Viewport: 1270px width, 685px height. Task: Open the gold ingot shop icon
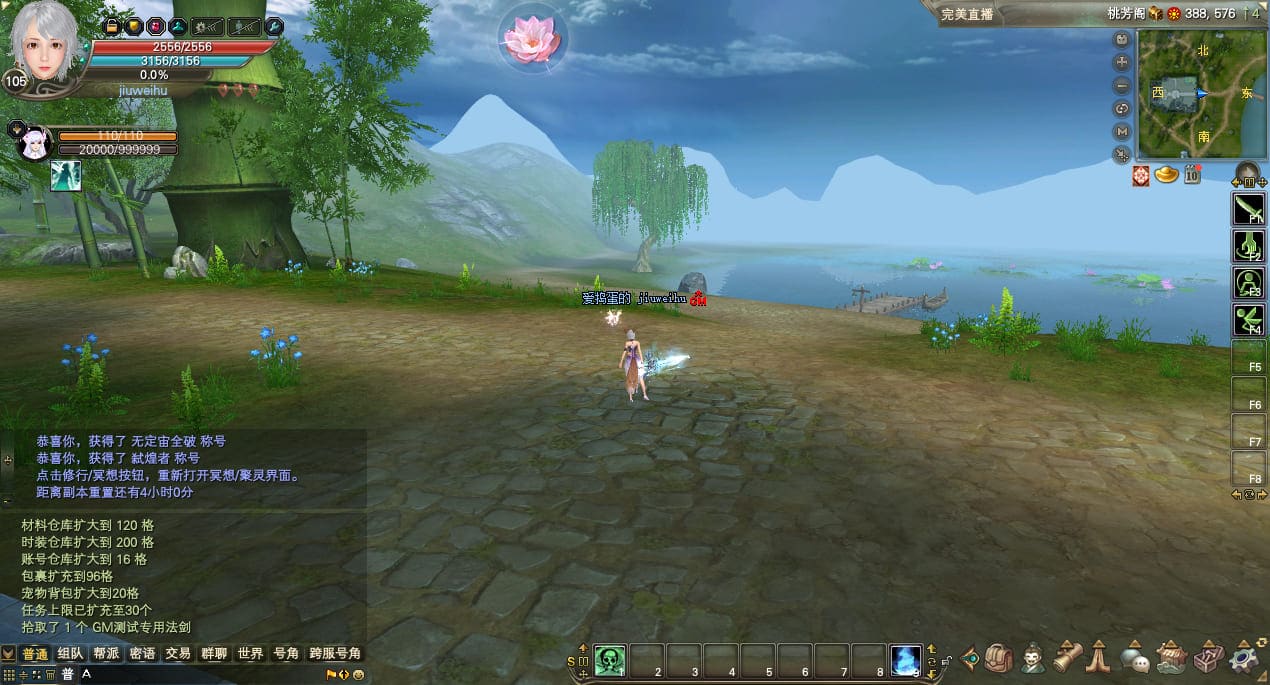pyautogui.click(x=1167, y=175)
